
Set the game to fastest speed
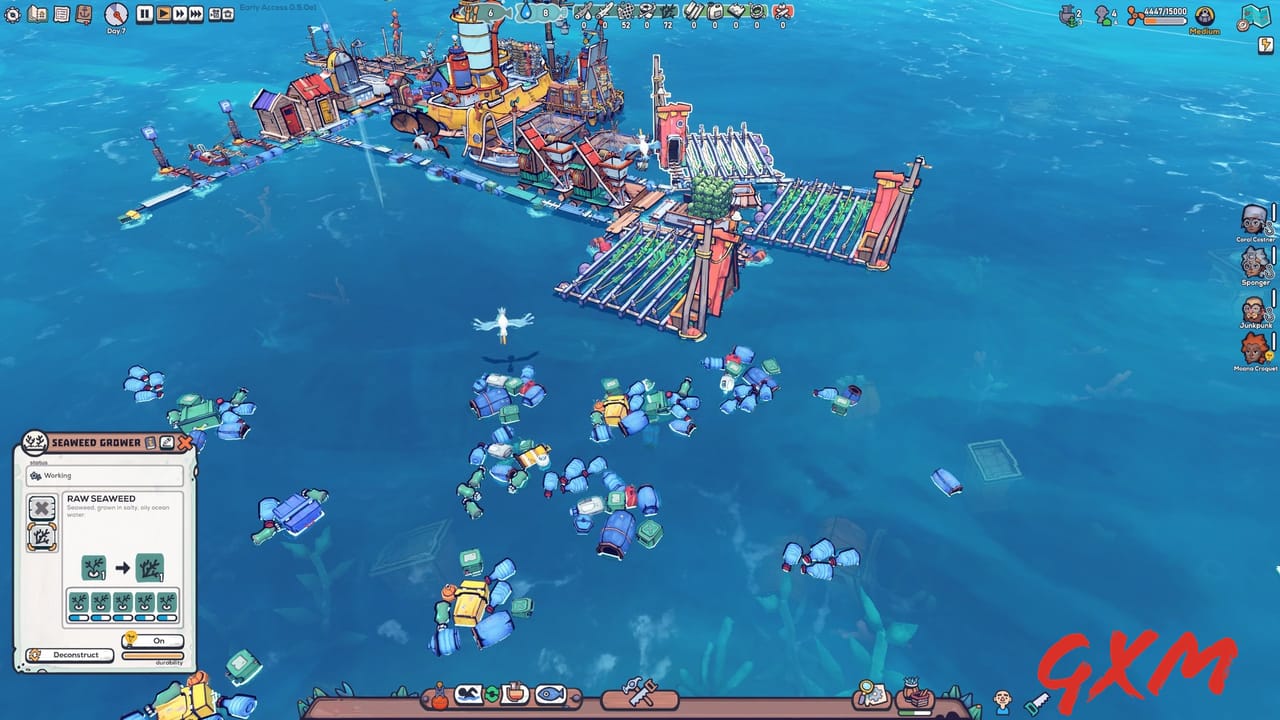[196, 14]
